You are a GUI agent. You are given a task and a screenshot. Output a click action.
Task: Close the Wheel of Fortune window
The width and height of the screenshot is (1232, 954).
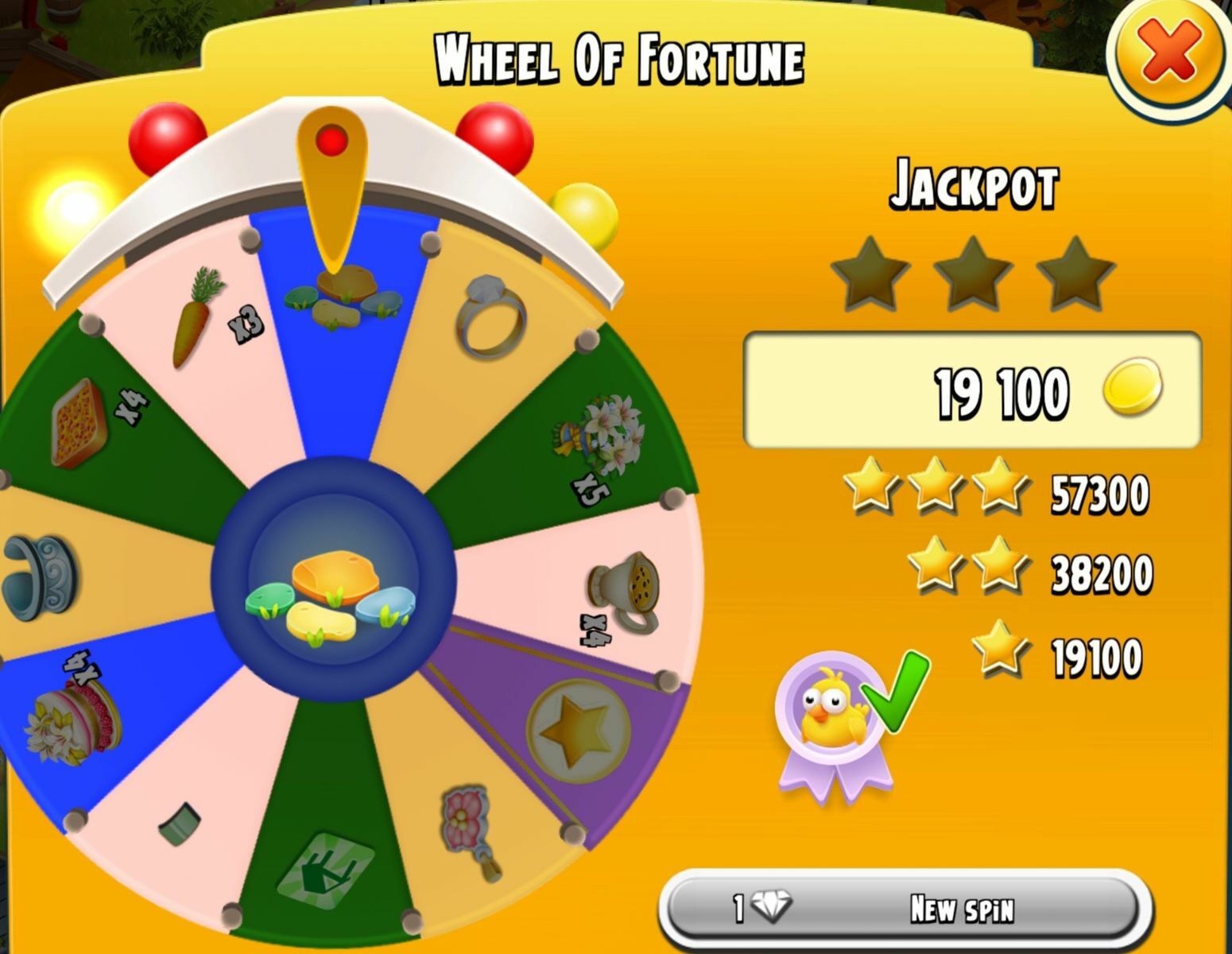(x=1168, y=52)
